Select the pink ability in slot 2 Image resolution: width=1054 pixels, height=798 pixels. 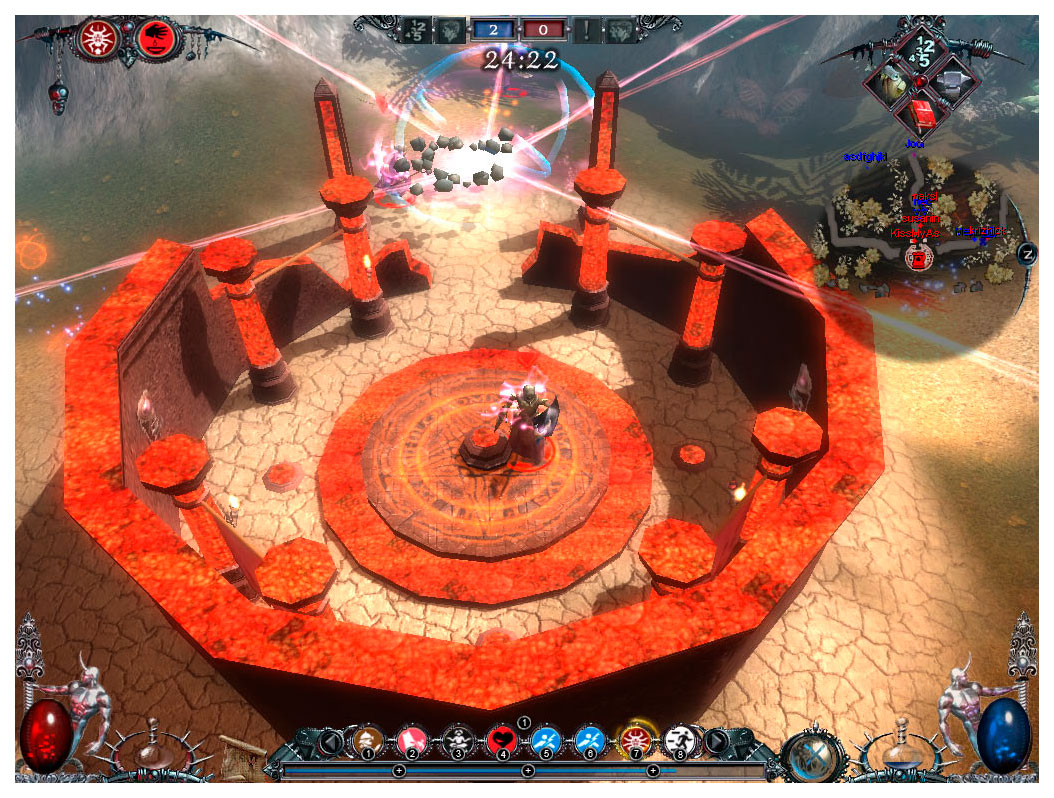point(412,741)
